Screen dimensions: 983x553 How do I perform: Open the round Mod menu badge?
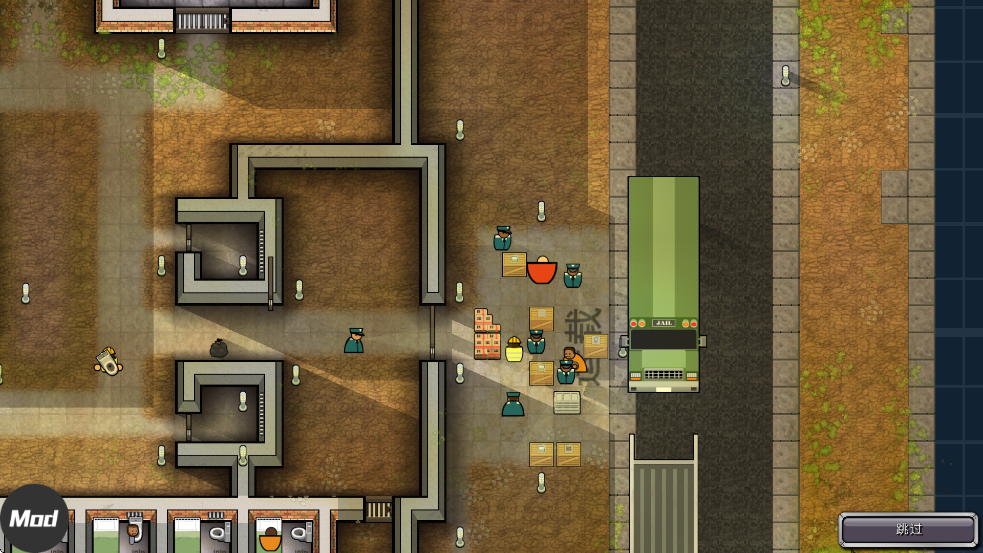tap(33, 519)
